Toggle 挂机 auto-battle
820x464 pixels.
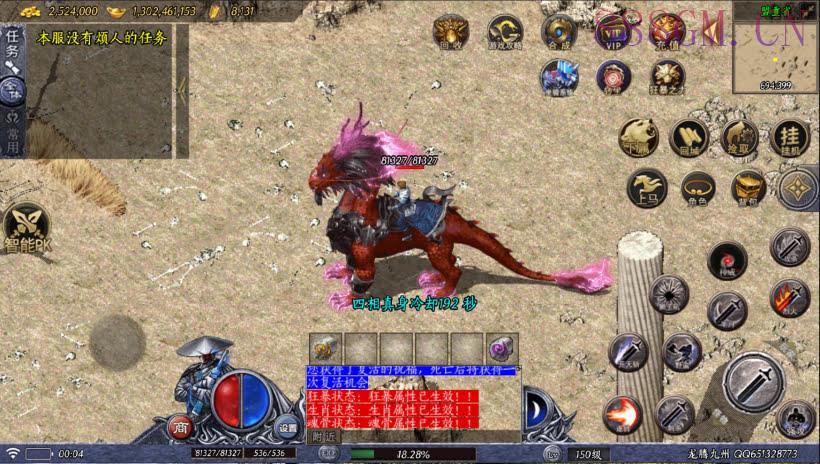tap(790, 138)
